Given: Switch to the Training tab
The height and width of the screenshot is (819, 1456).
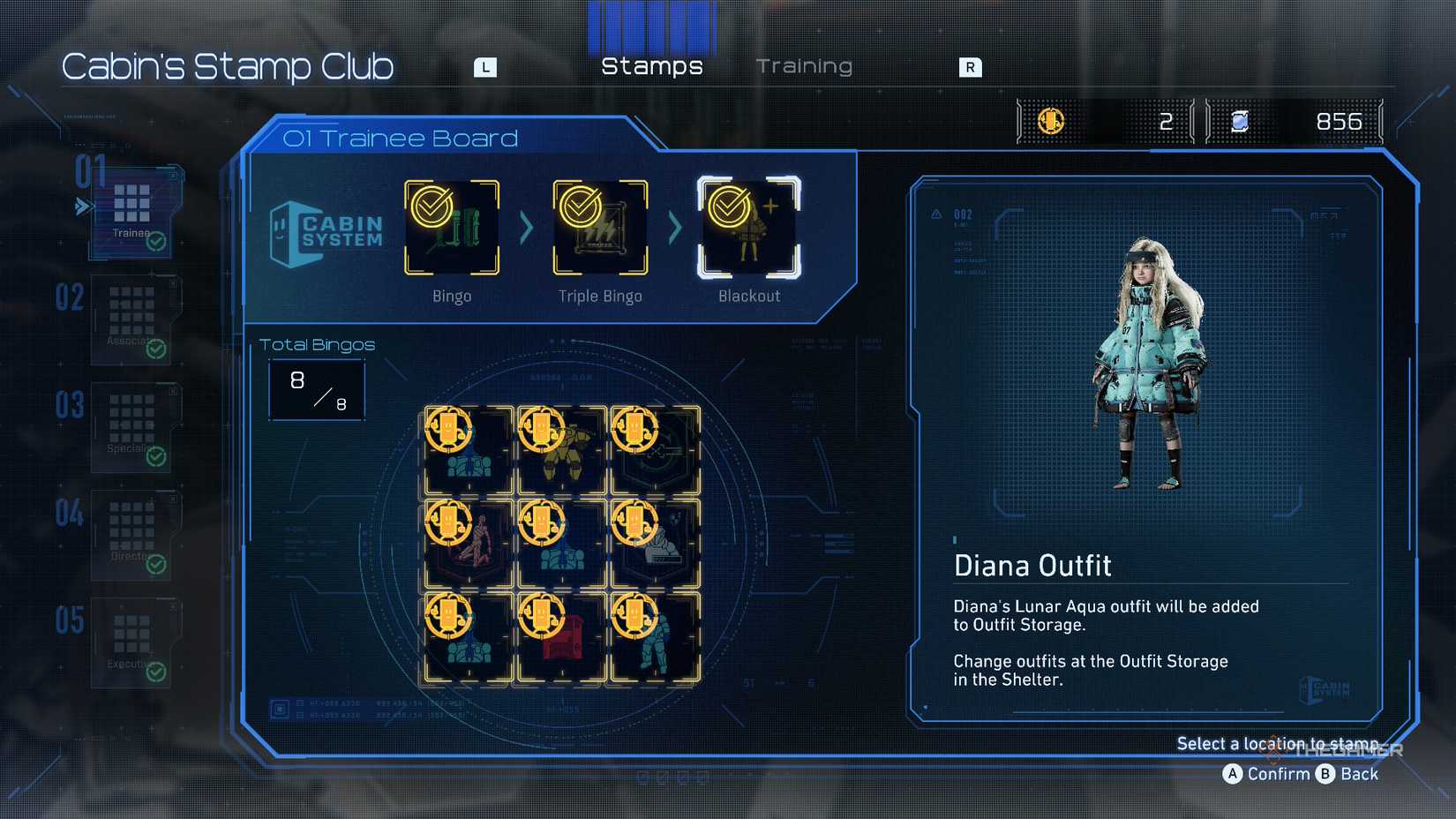Looking at the screenshot, I should [x=804, y=65].
